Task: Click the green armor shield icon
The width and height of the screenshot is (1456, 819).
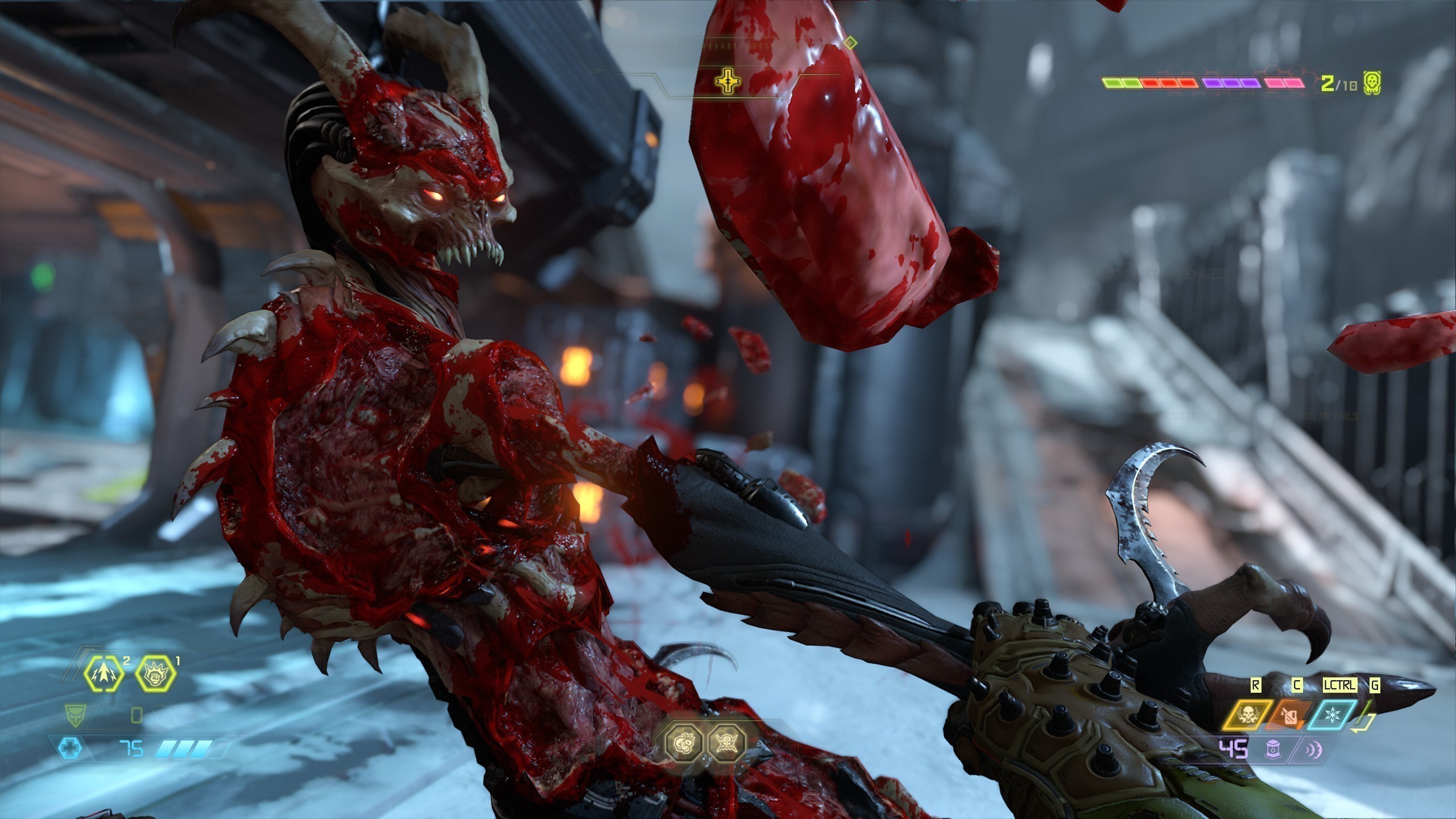Action: pyautogui.click(x=73, y=713)
